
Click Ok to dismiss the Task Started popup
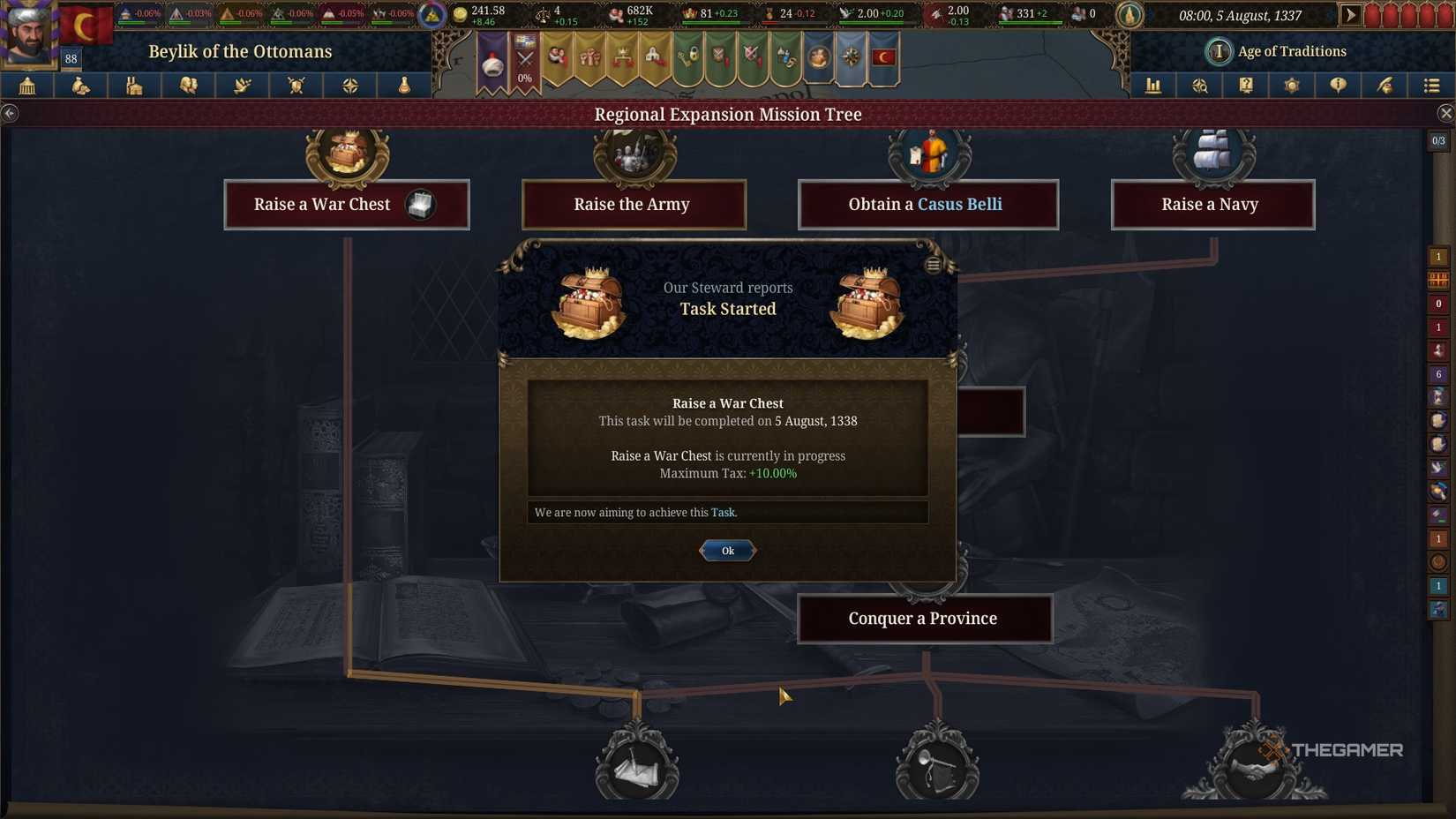click(x=727, y=550)
